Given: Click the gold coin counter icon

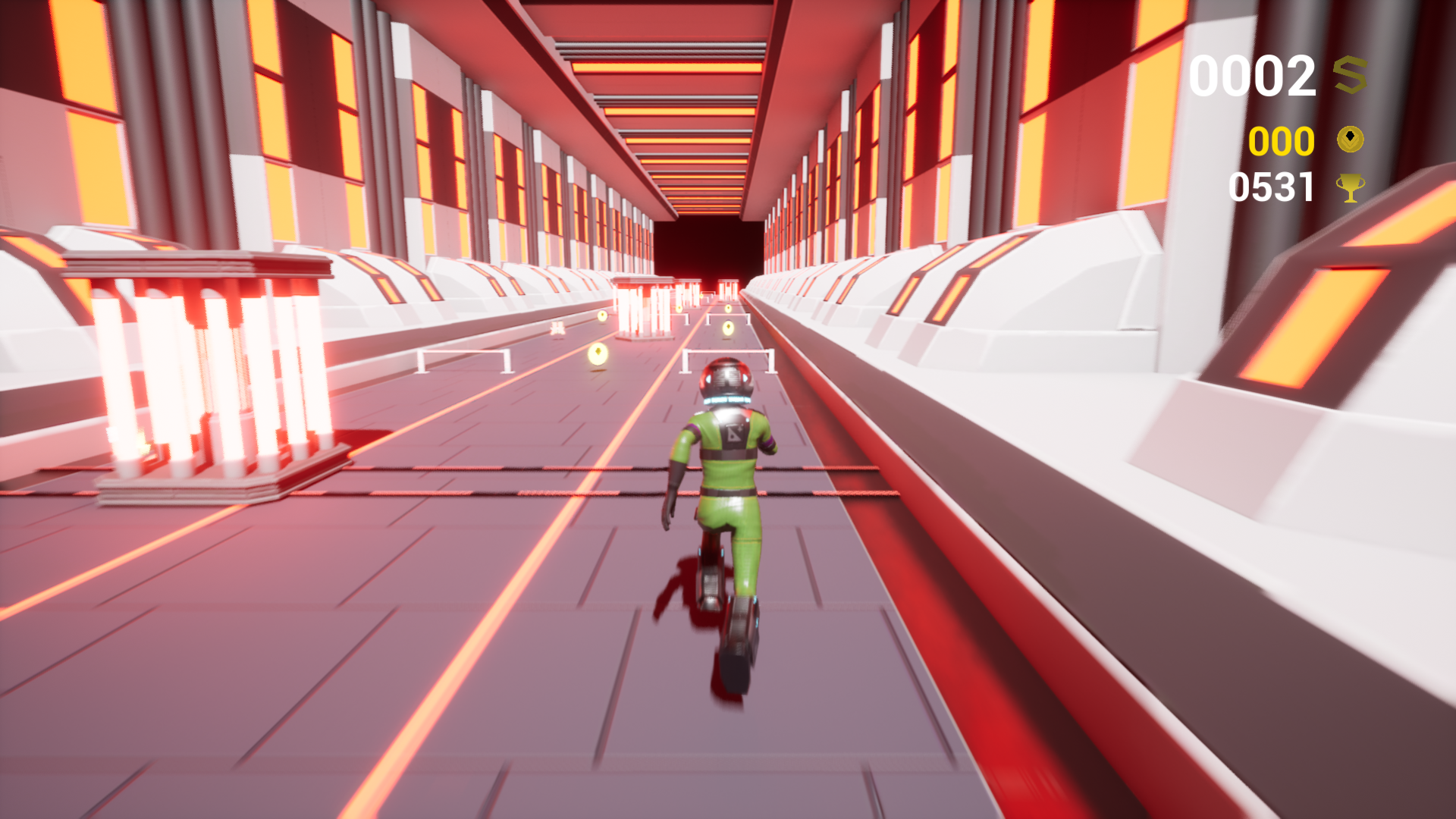Looking at the screenshot, I should pyautogui.click(x=1351, y=139).
